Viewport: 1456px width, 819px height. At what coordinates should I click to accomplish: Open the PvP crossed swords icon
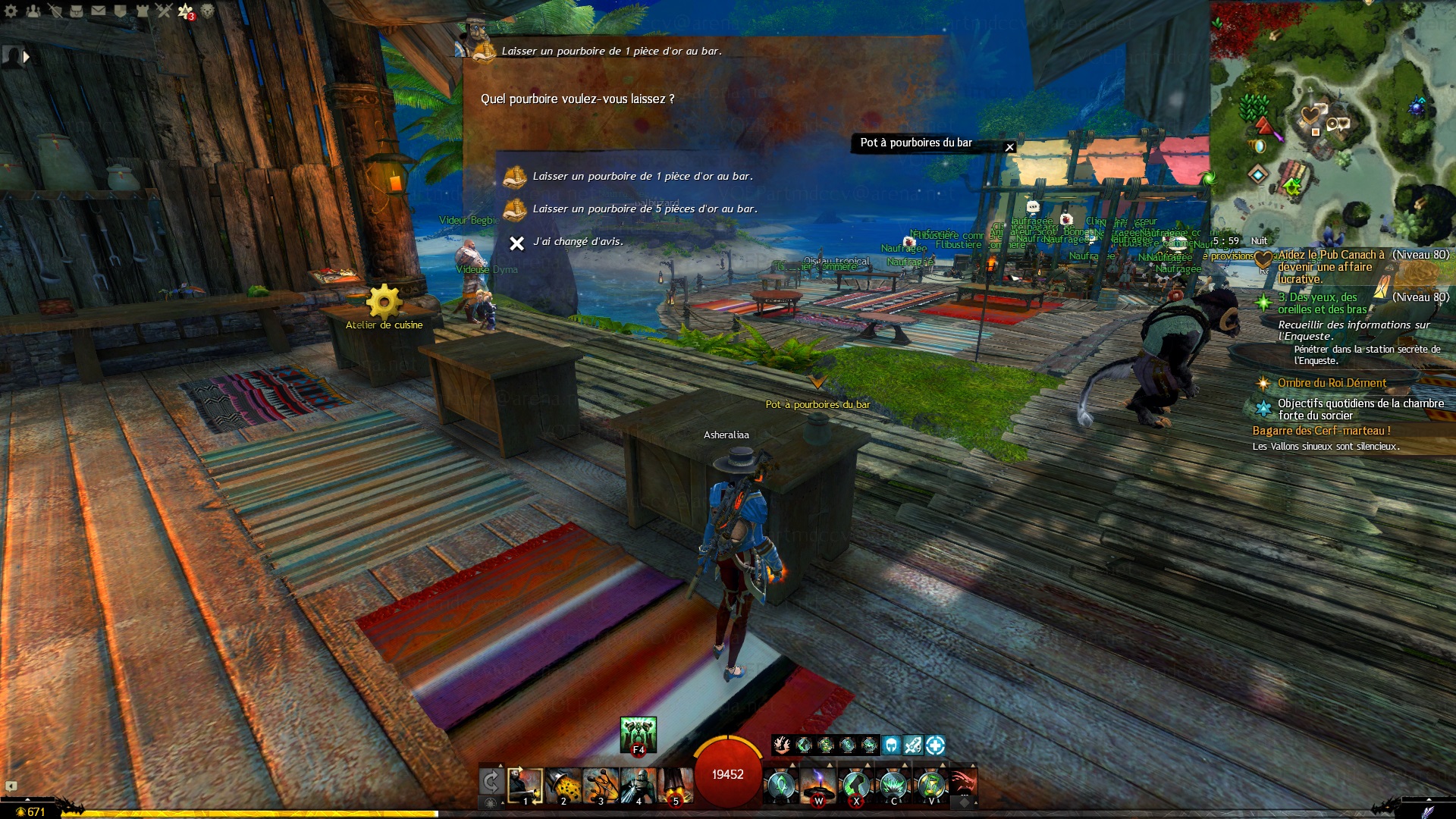165,11
